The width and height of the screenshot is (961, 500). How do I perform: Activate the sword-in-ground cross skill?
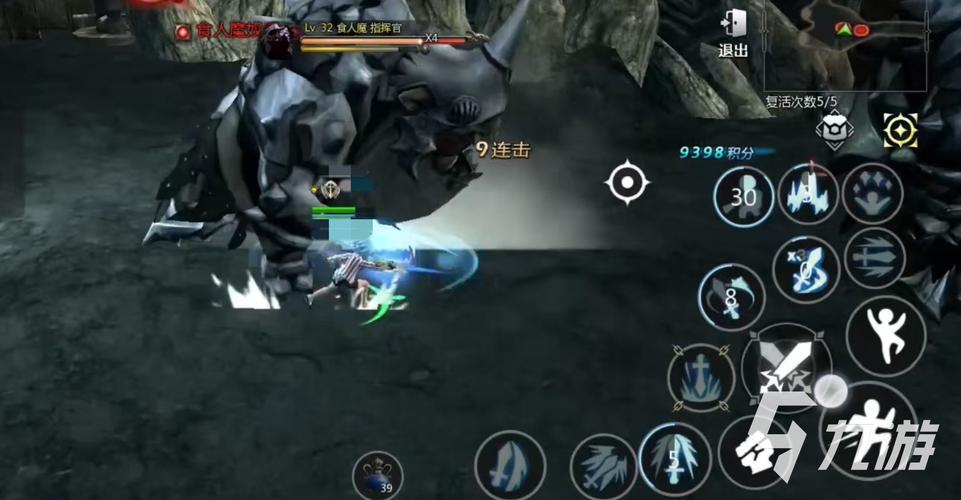(x=700, y=377)
